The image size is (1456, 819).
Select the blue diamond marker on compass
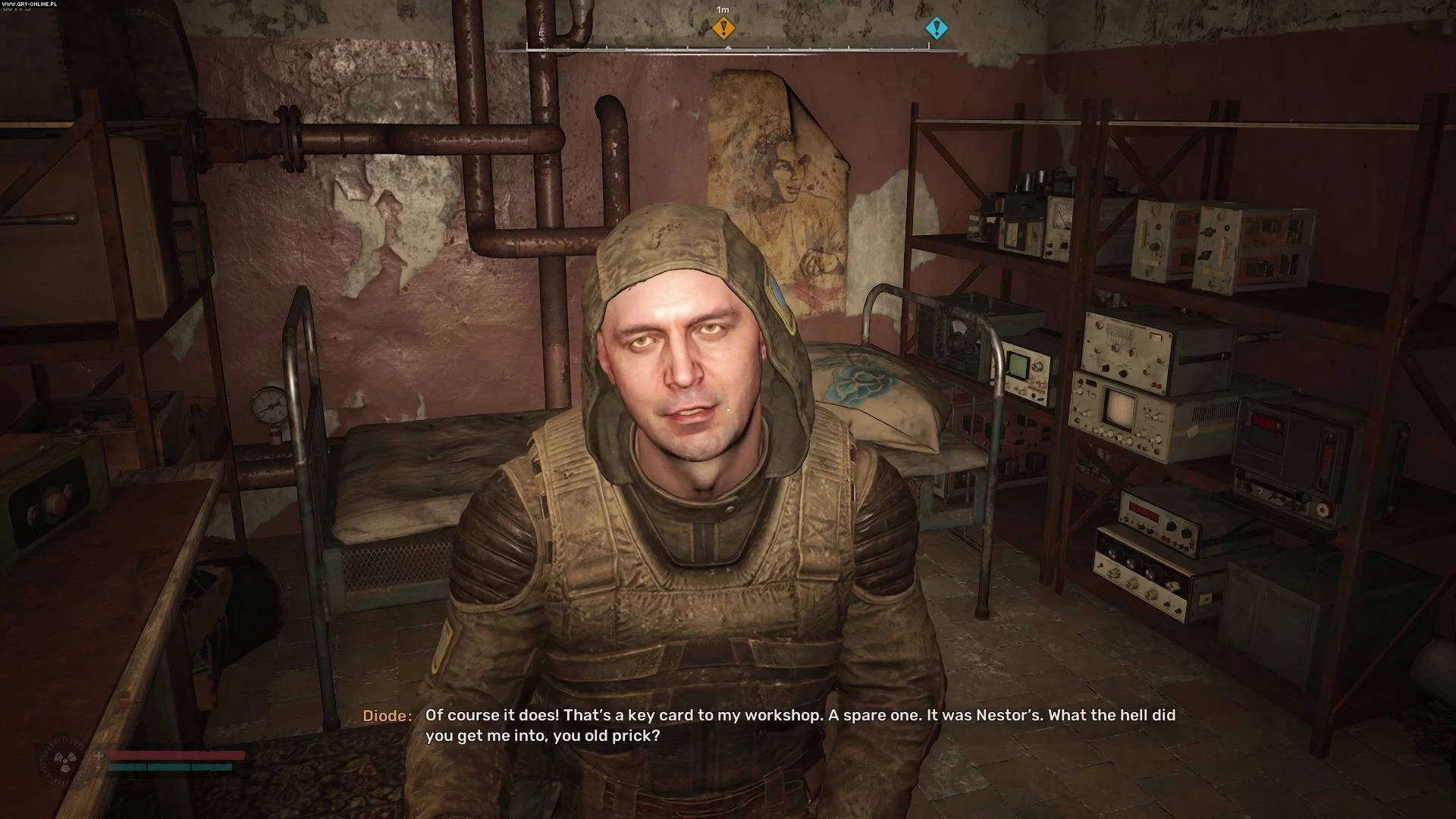click(937, 29)
